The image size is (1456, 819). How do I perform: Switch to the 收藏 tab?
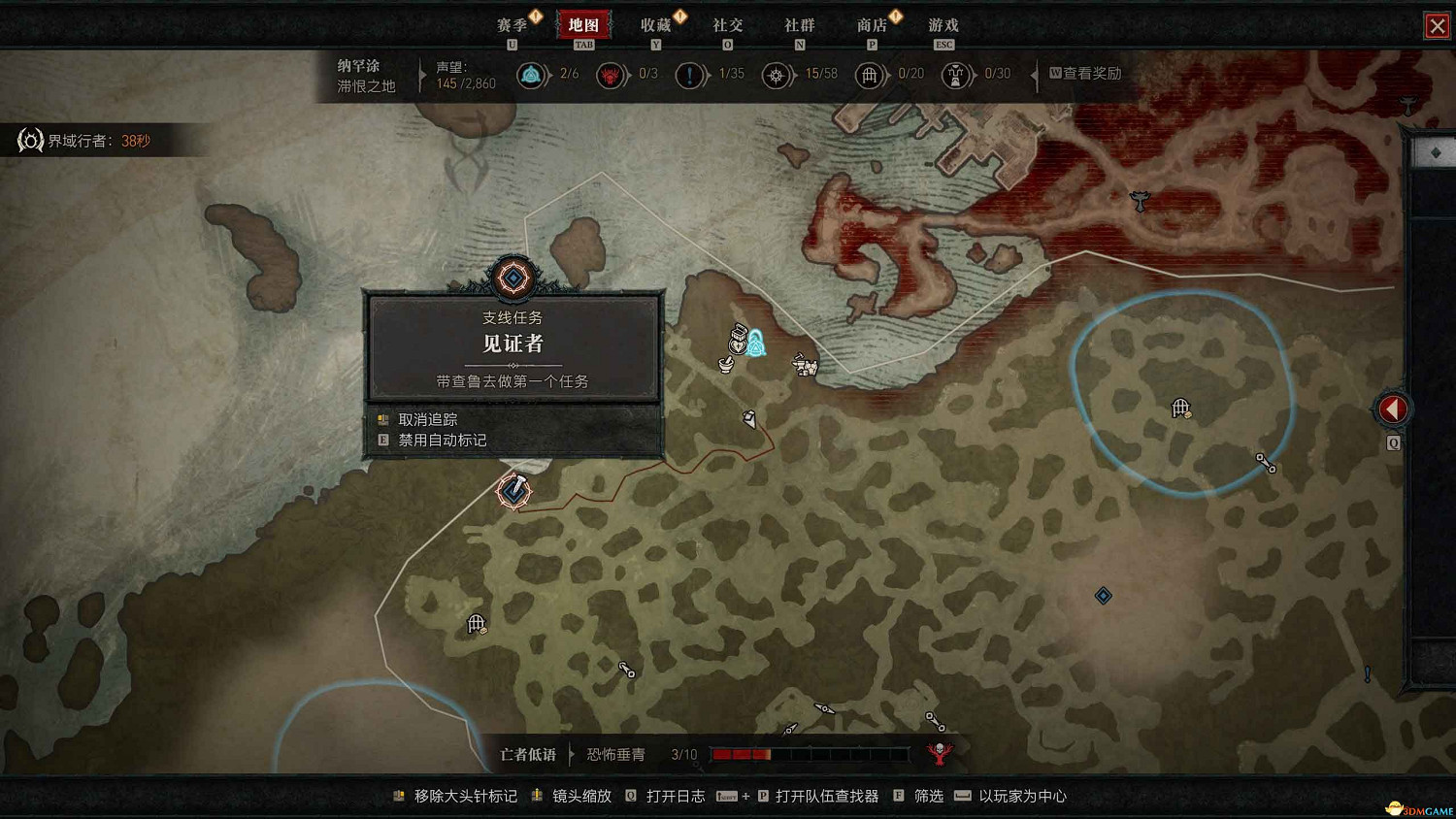(x=656, y=25)
